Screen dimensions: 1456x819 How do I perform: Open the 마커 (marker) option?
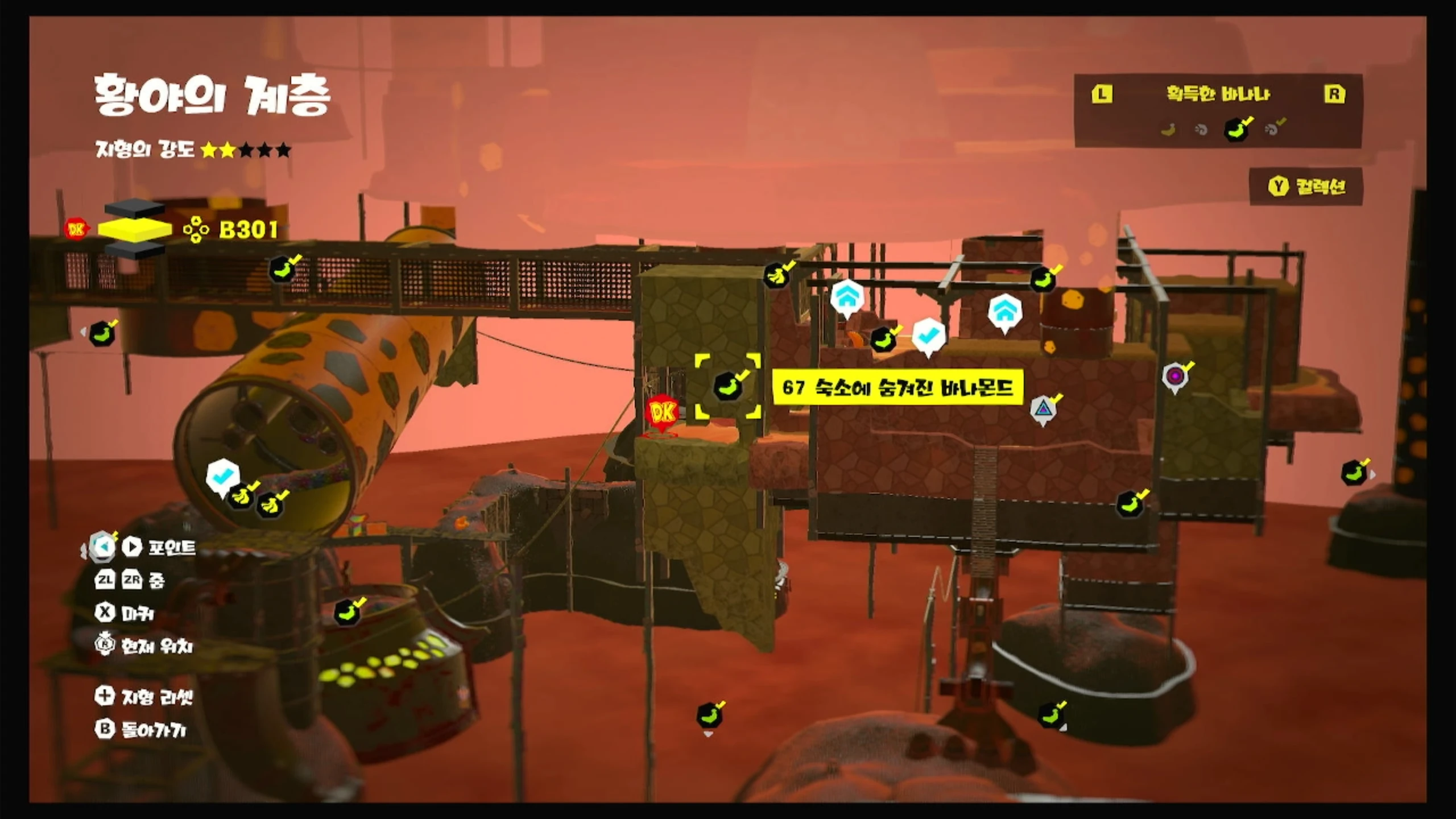[125, 613]
